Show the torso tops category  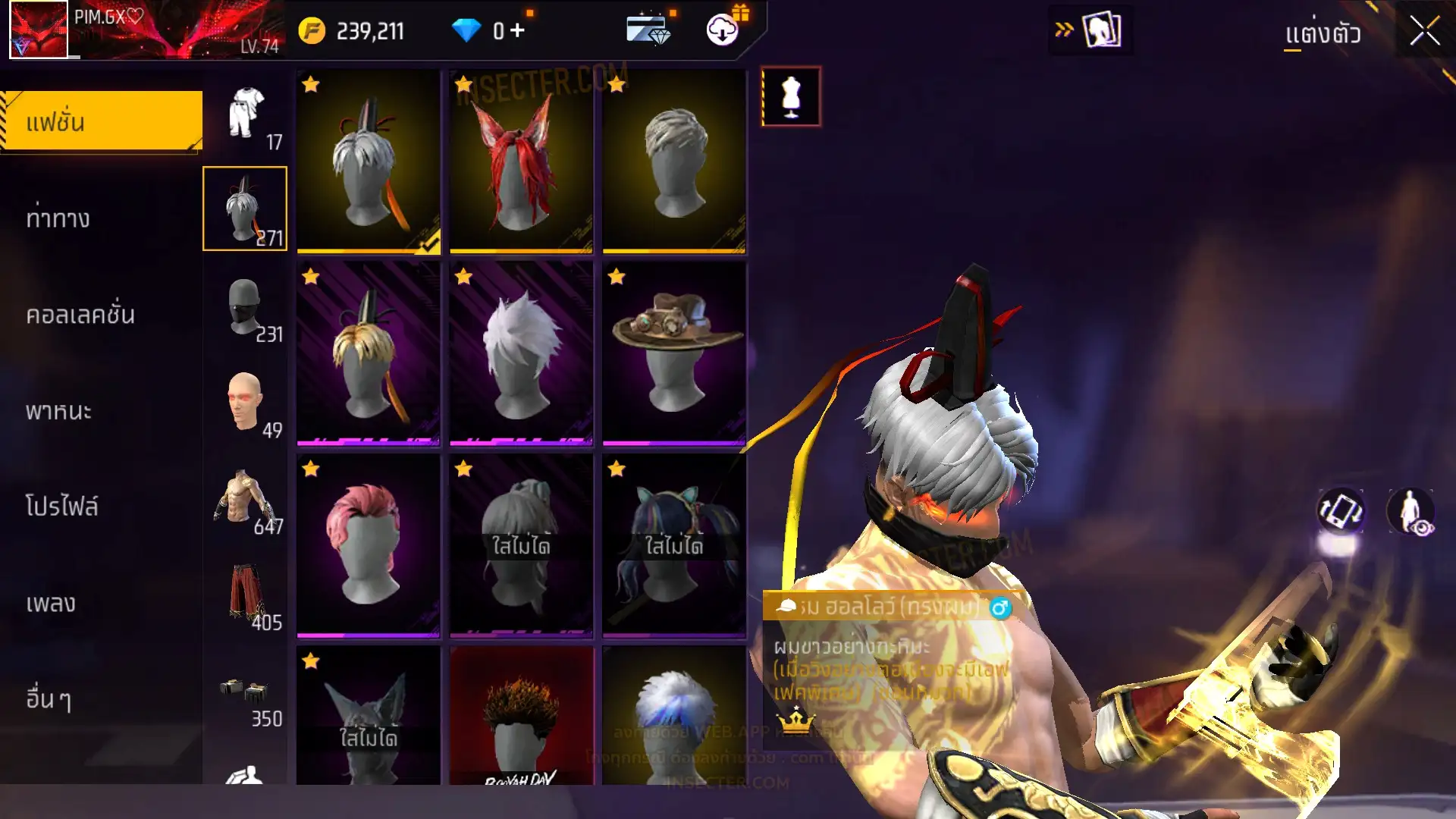click(244, 498)
